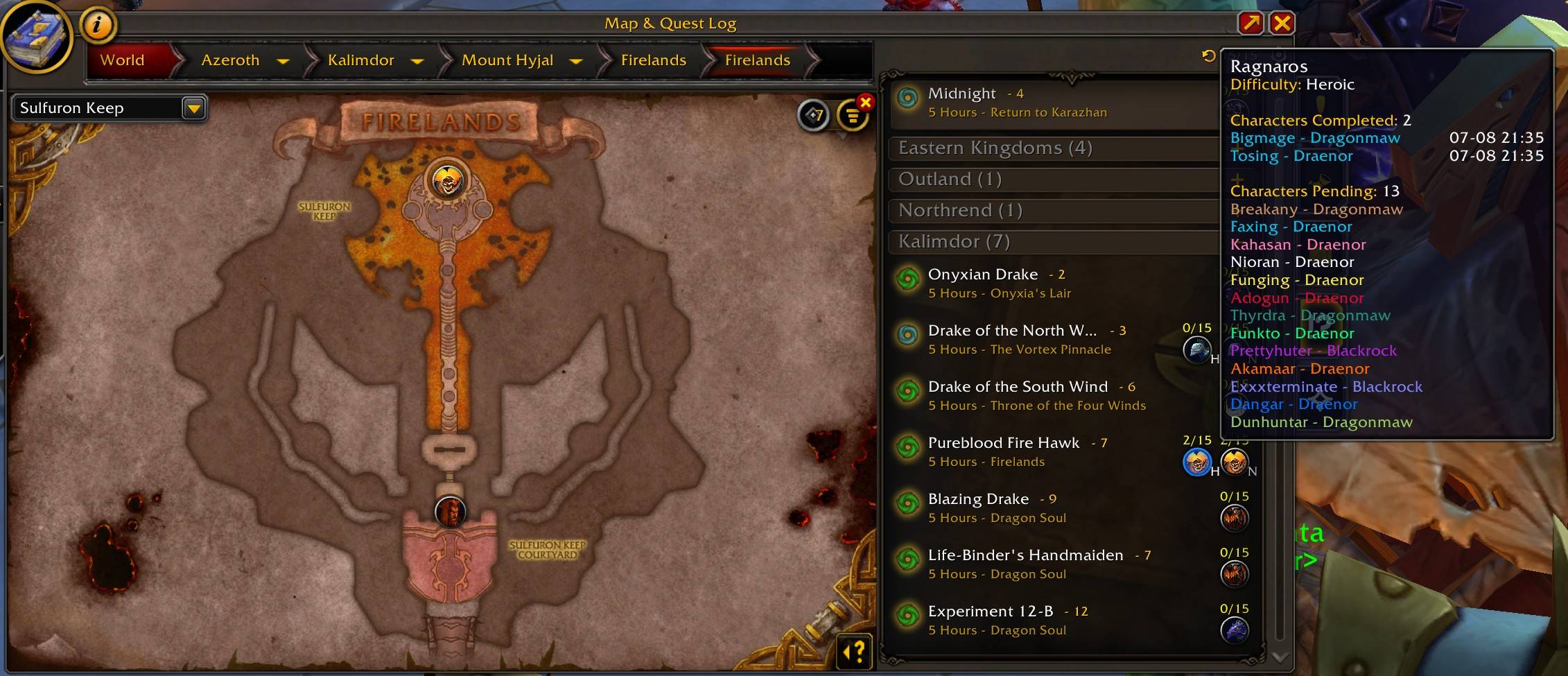Open the Sulfuron Keep location dropdown
The image size is (1568, 676).
pyautogui.click(x=193, y=108)
